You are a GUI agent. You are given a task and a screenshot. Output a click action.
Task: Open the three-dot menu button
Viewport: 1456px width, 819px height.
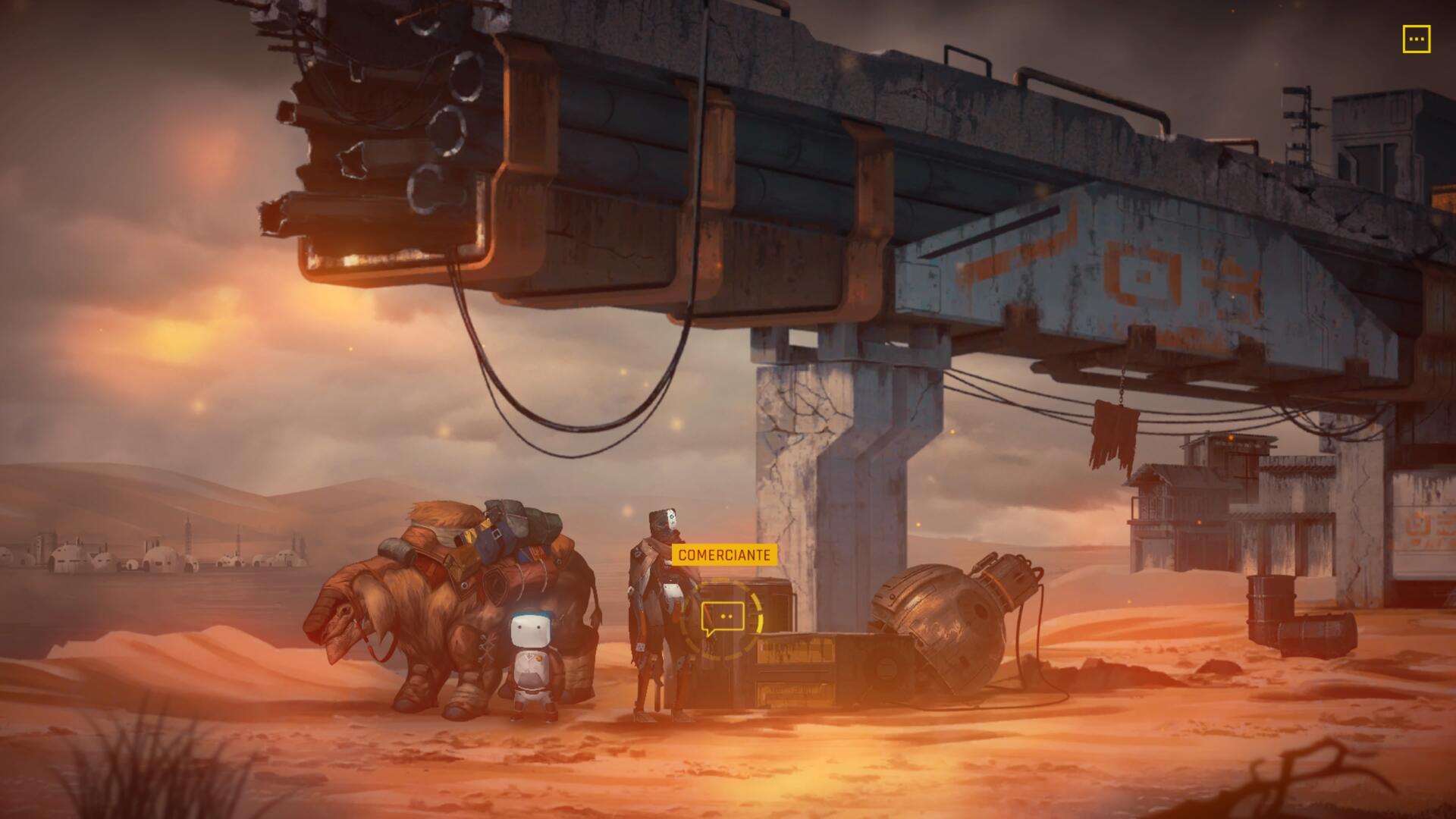coord(1416,39)
